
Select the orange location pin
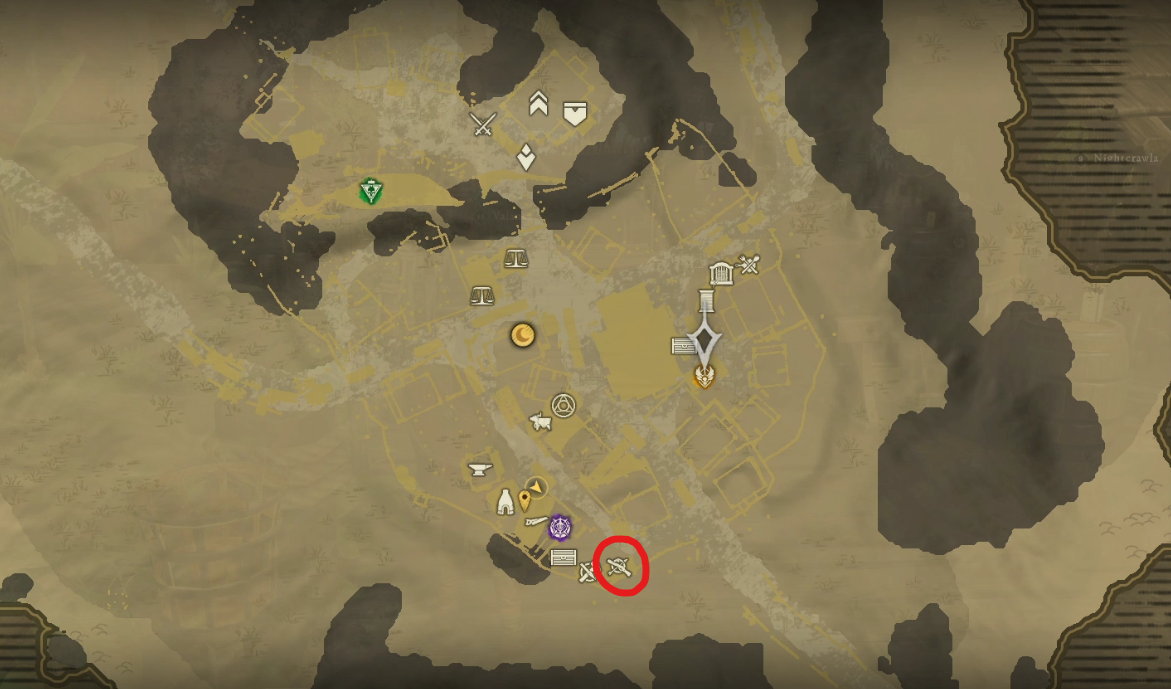click(524, 500)
